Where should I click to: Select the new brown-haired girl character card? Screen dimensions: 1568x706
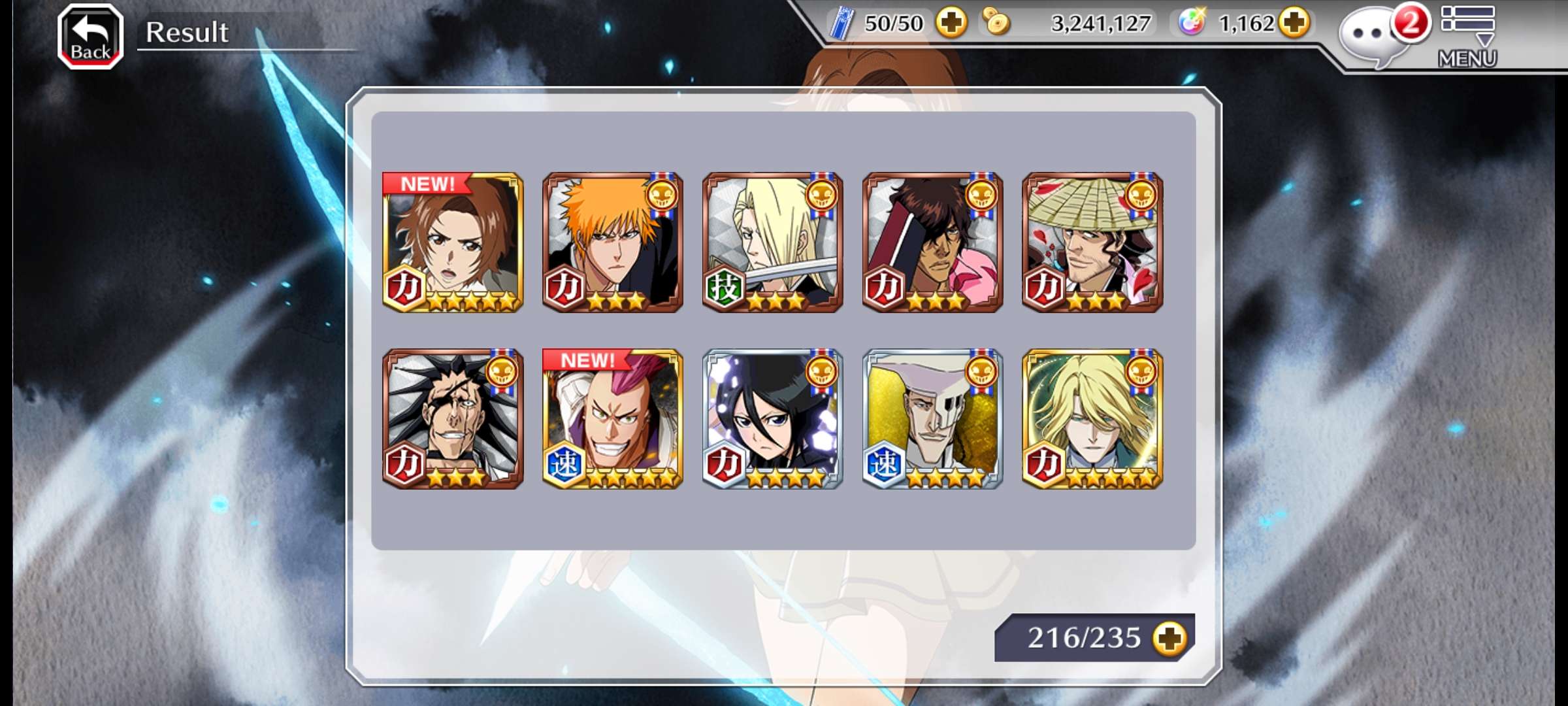(453, 243)
